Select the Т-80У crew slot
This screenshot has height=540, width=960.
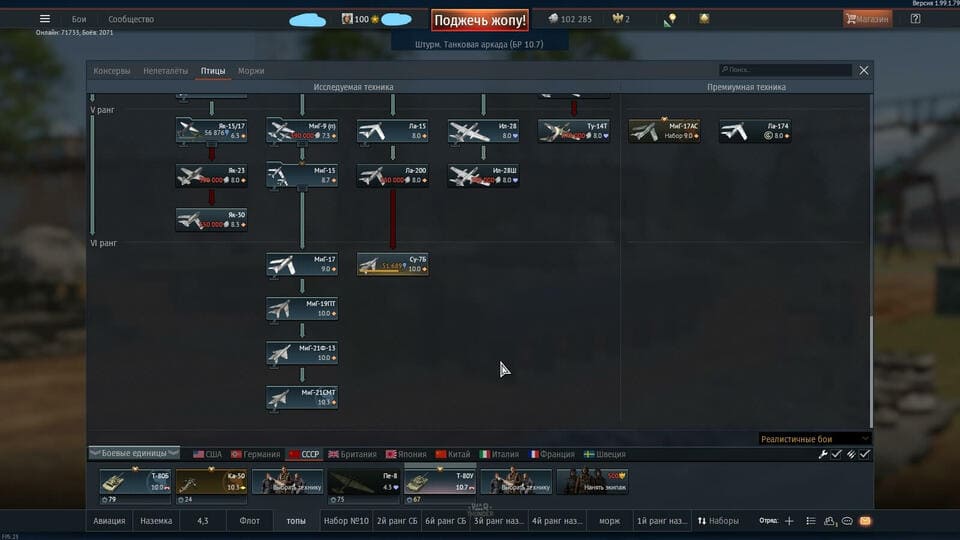(x=439, y=482)
